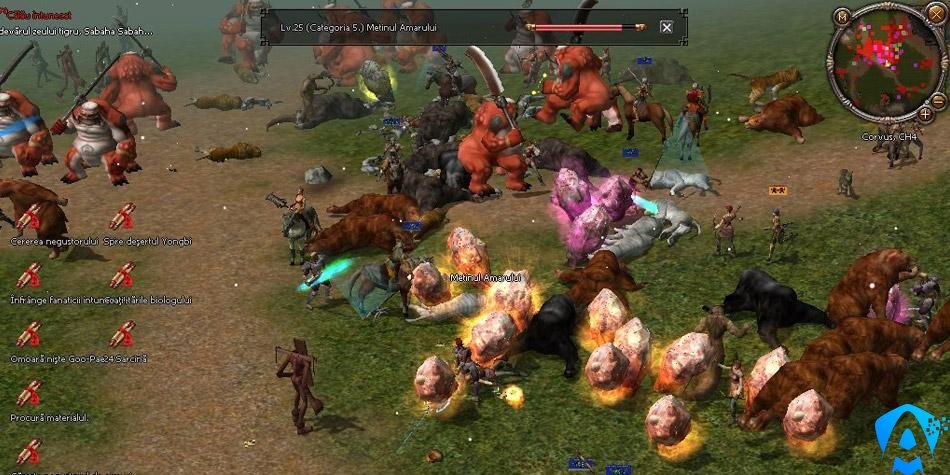Image resolution: width=950 pixels, height=475 pixels.
Task: Select the Înfrânge fanaticii întunecați quest scroll
Action: [x=29, y=275]
